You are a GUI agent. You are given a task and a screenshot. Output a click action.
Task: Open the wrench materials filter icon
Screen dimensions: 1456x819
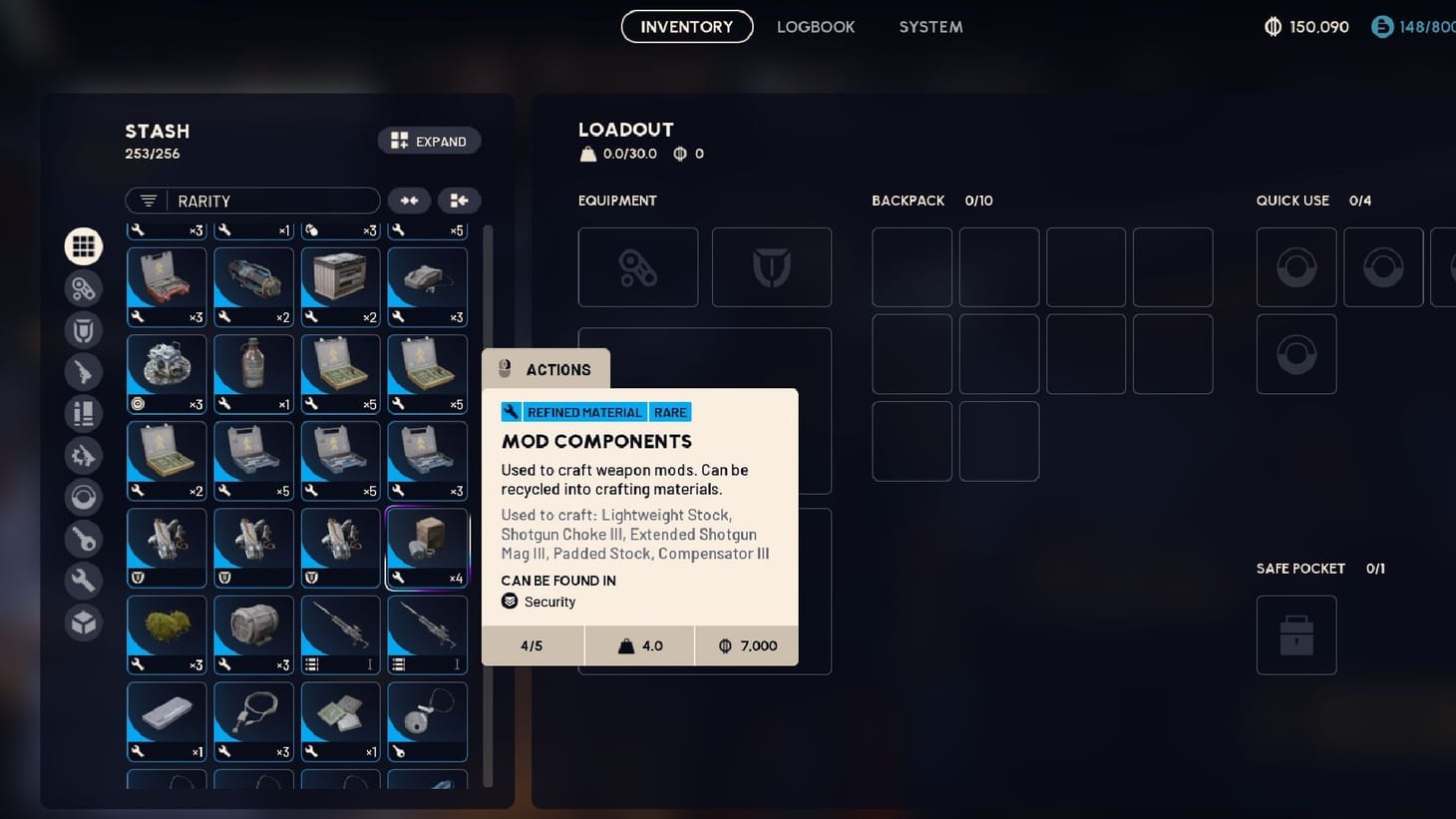tap(84, 580)
